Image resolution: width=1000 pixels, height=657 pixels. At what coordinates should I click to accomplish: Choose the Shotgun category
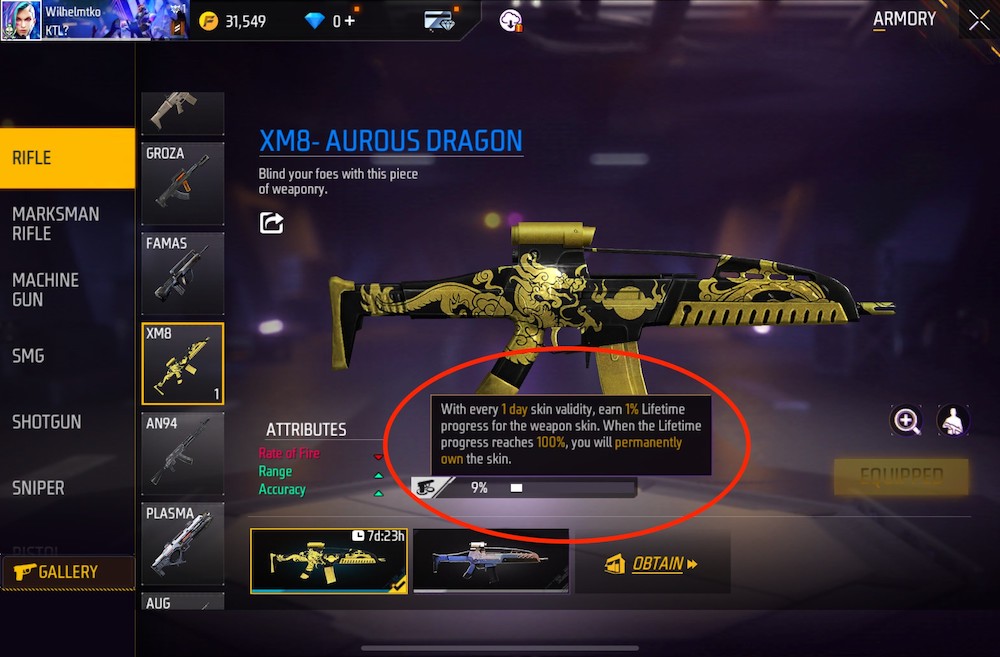coord(47,422)
